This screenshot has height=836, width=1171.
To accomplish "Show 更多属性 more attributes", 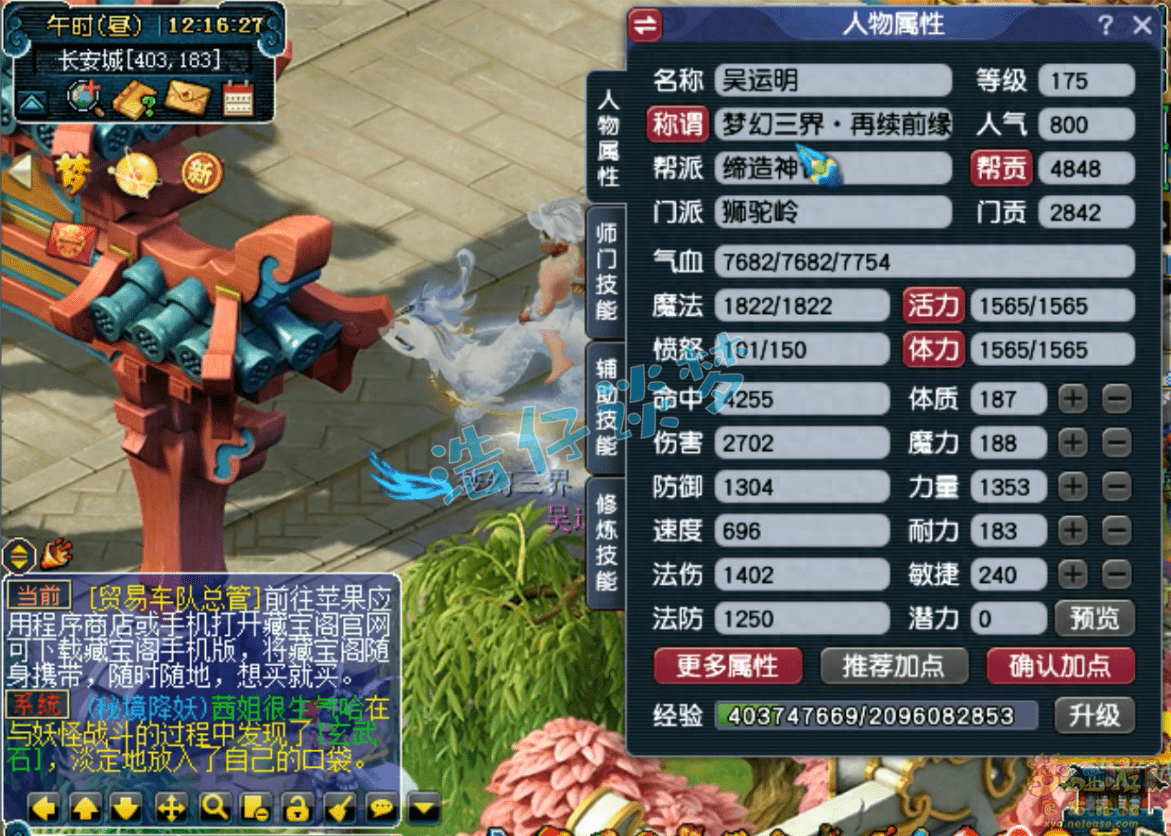I will point(727,665).
